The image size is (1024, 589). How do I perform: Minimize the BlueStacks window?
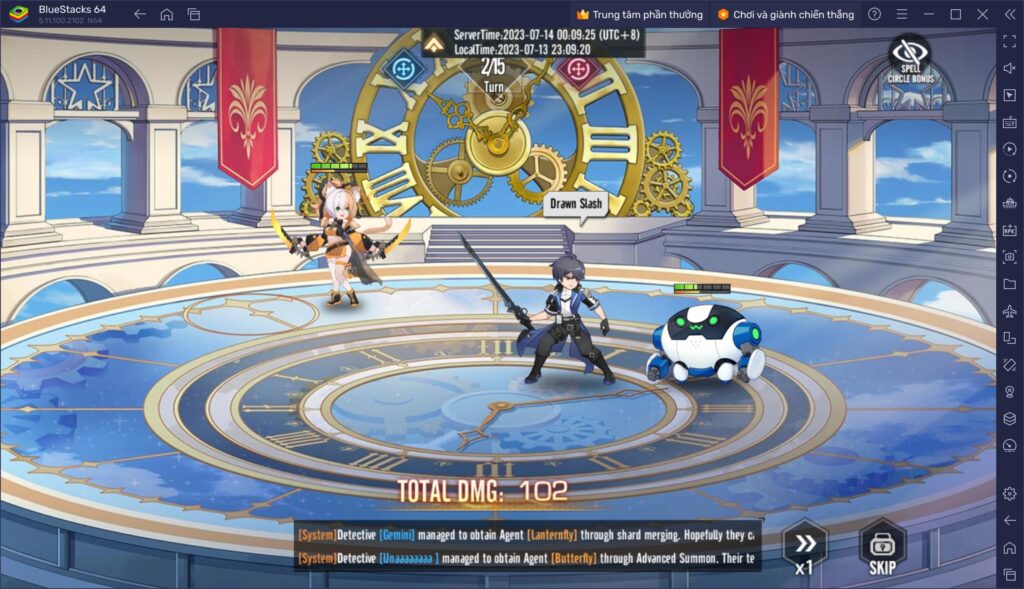[929, 14]
